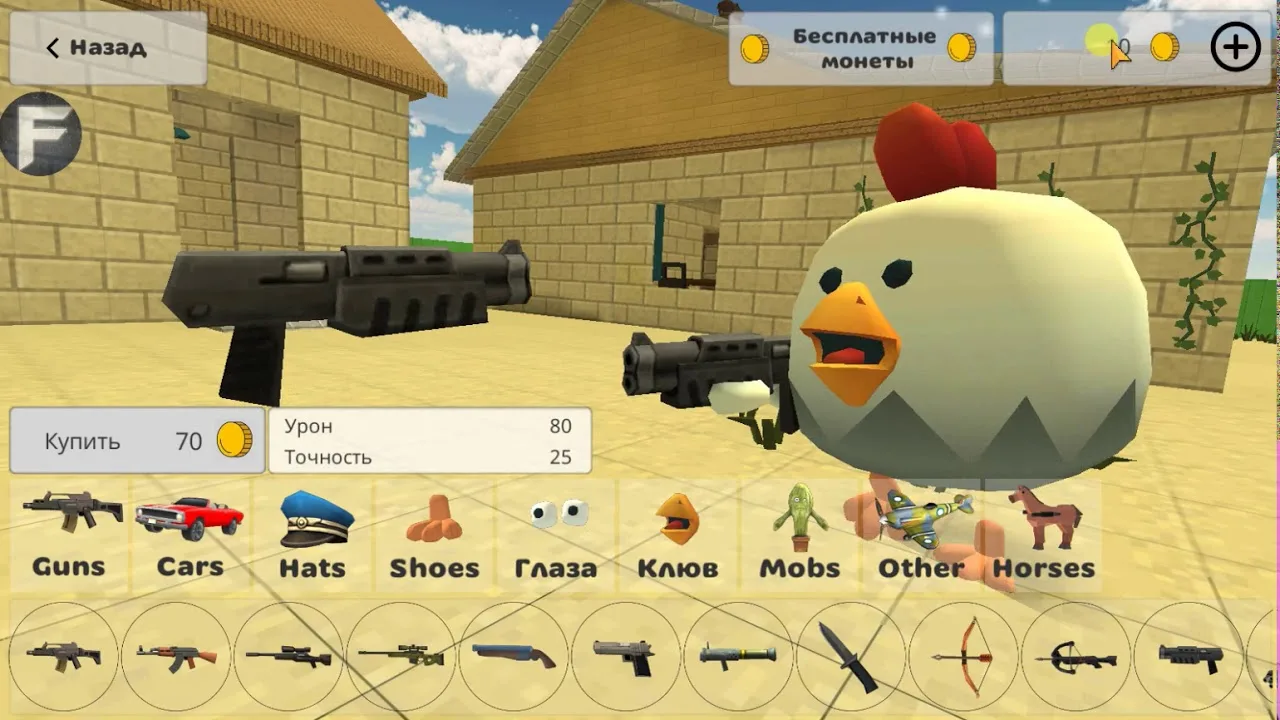This screenshot has height=720, width=1280.
Task: Select the rocket launcher weapon
Action: tap(738, 657)
